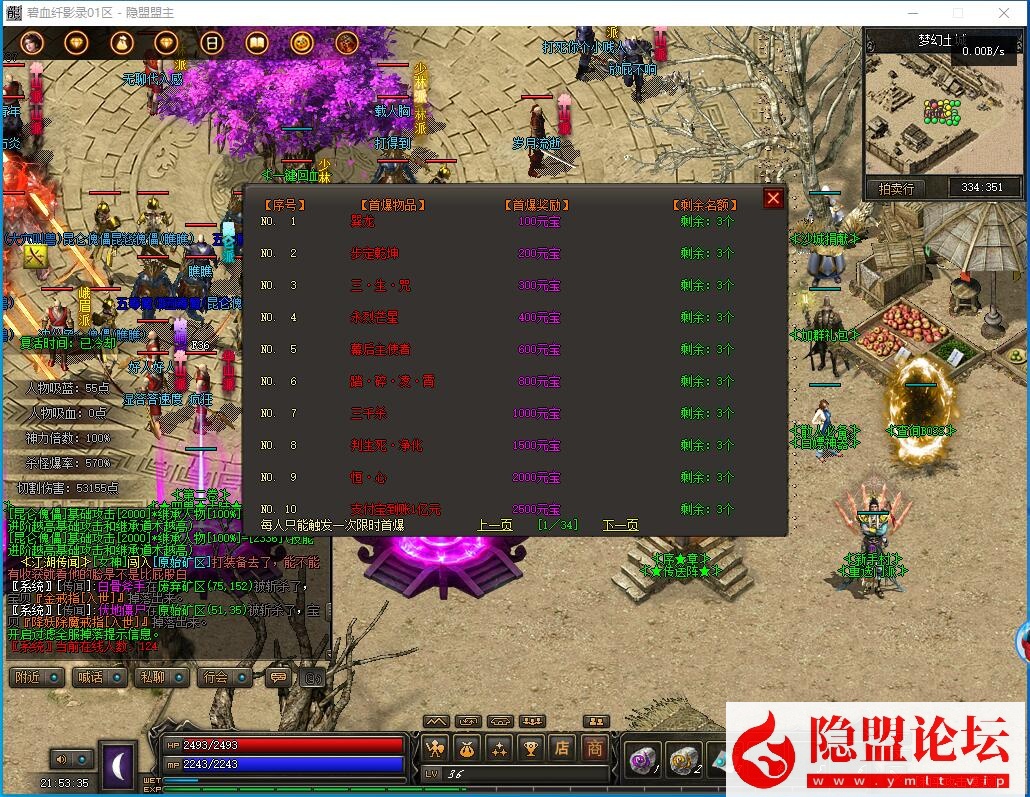Go to previous page via 上一页
Image resolution: width=1030 pixels, height=797 pixels.
pos(494,525)
